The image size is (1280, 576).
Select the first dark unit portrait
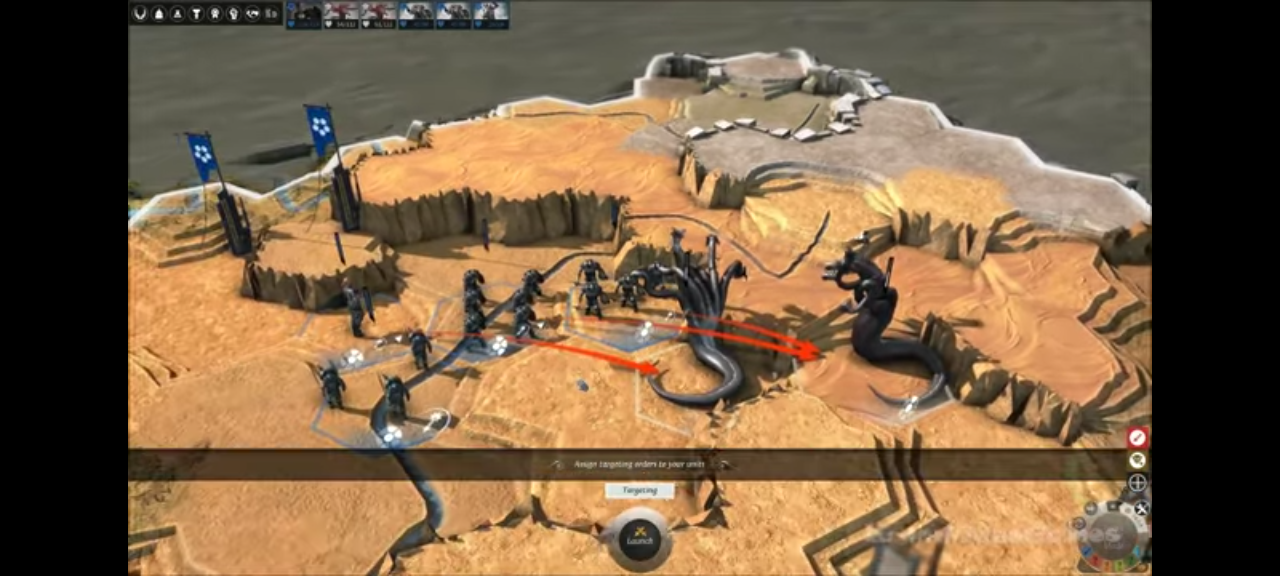(304, 13)
